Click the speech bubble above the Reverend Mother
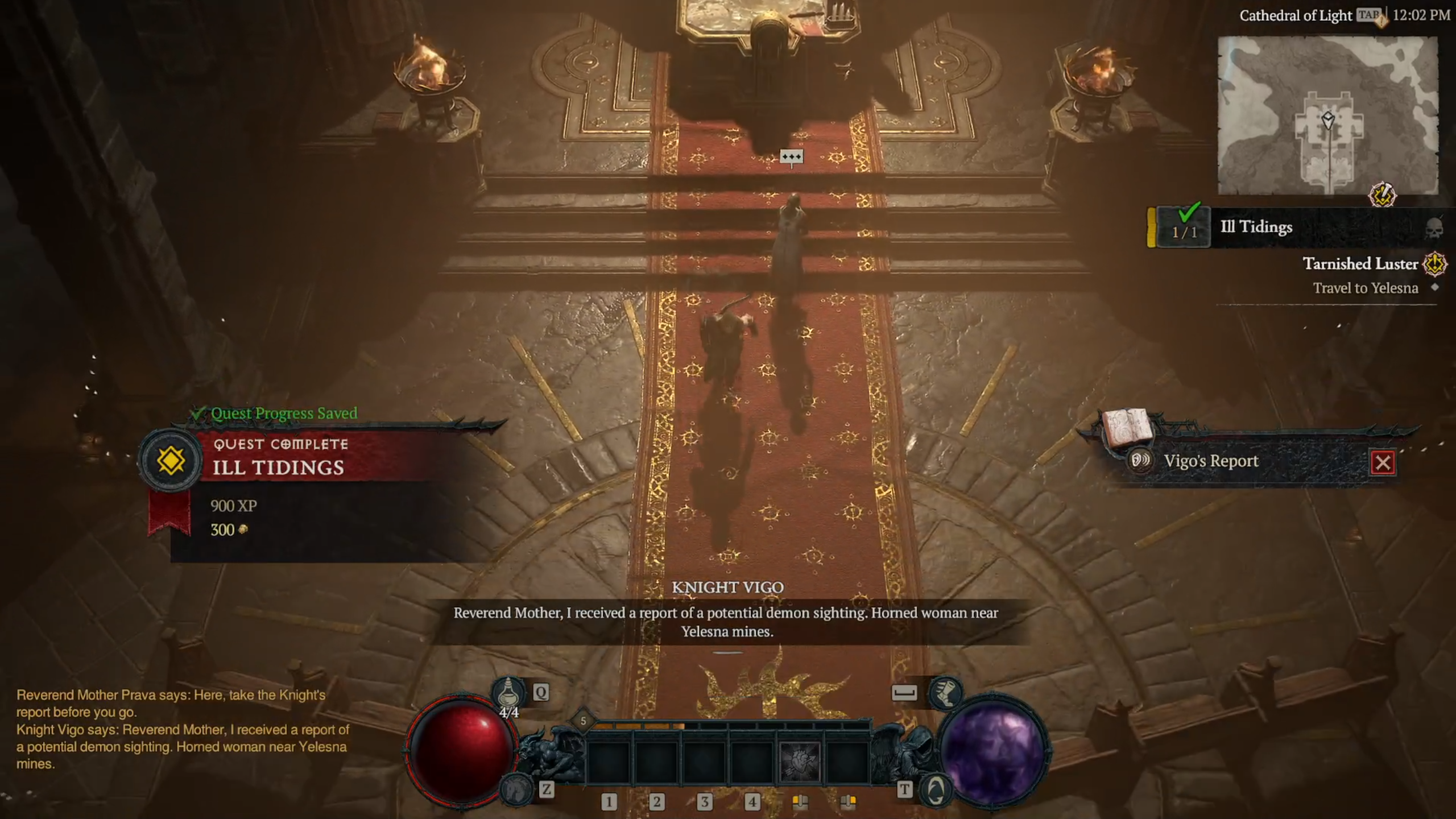 tap(791, 156)
